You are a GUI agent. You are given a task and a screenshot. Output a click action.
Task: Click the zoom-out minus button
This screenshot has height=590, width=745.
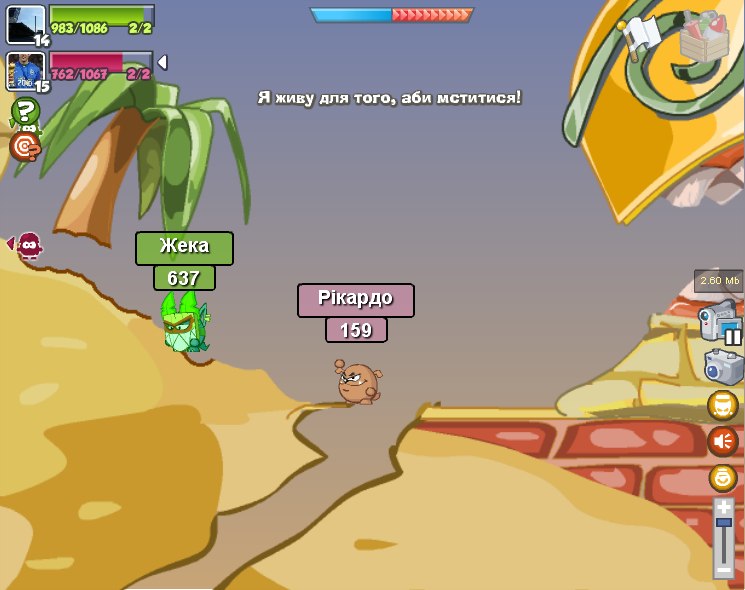point(723,569)
